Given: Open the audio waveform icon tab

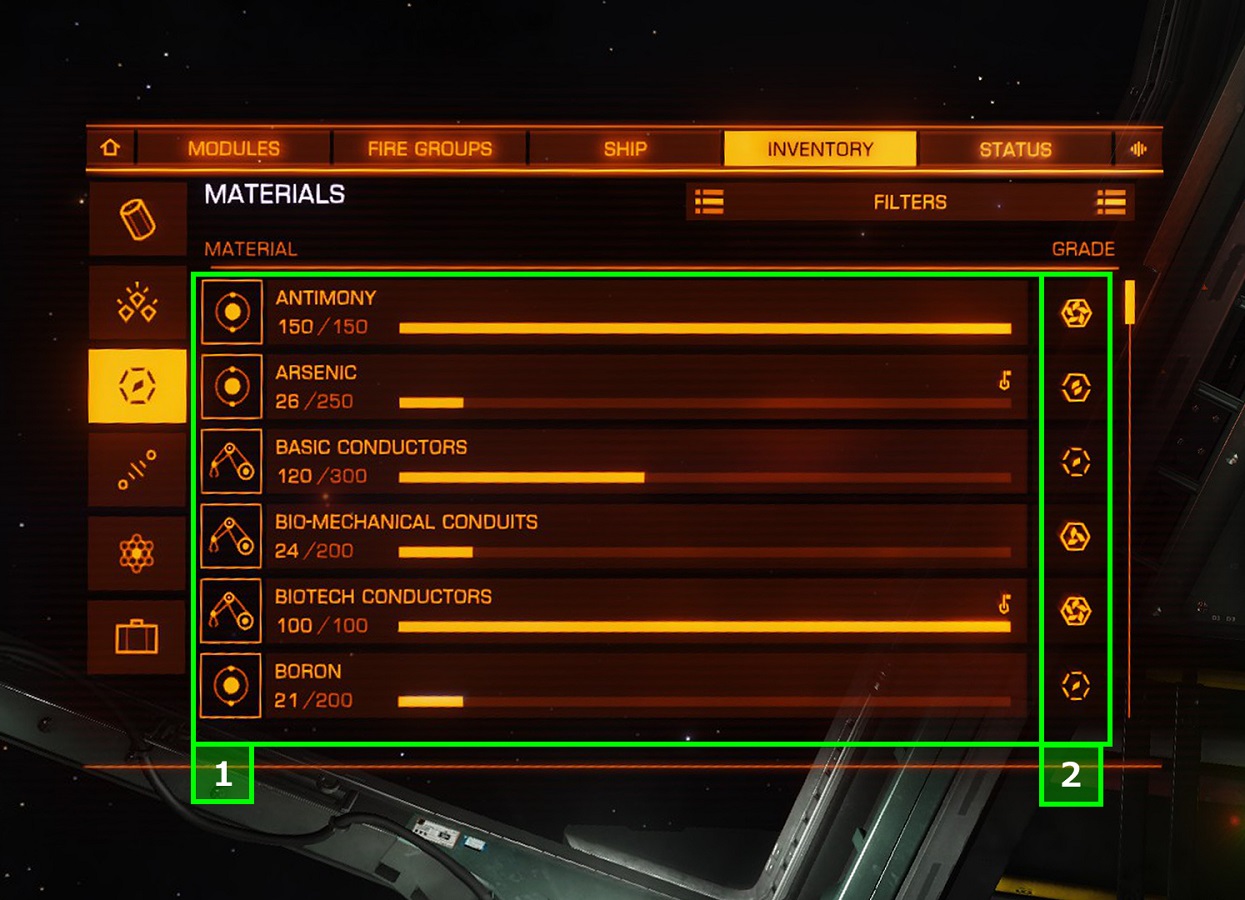Looking at the screenshot, I should click(x=1138, y=149).
